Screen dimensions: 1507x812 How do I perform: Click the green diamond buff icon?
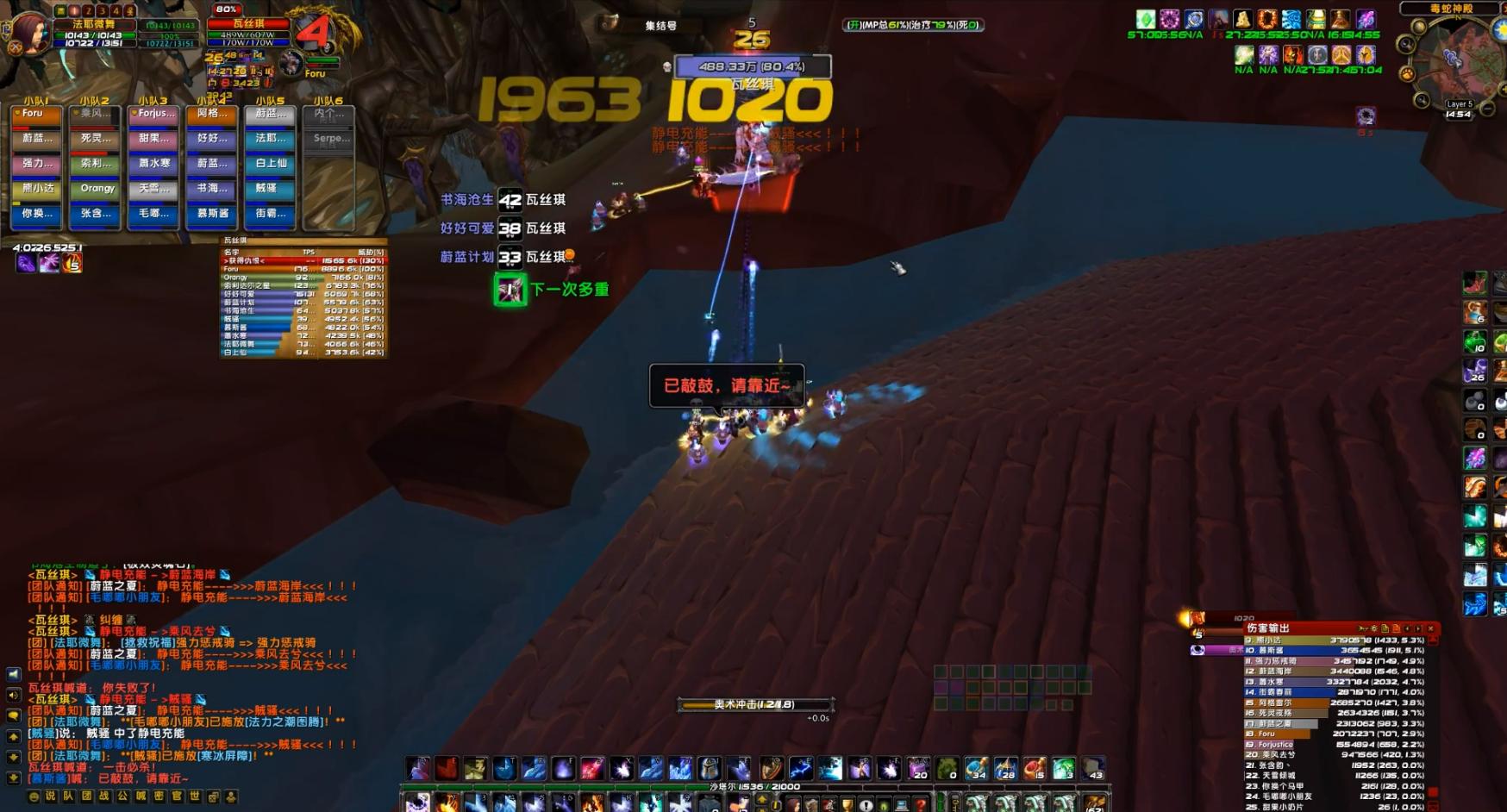[1146, 20]
